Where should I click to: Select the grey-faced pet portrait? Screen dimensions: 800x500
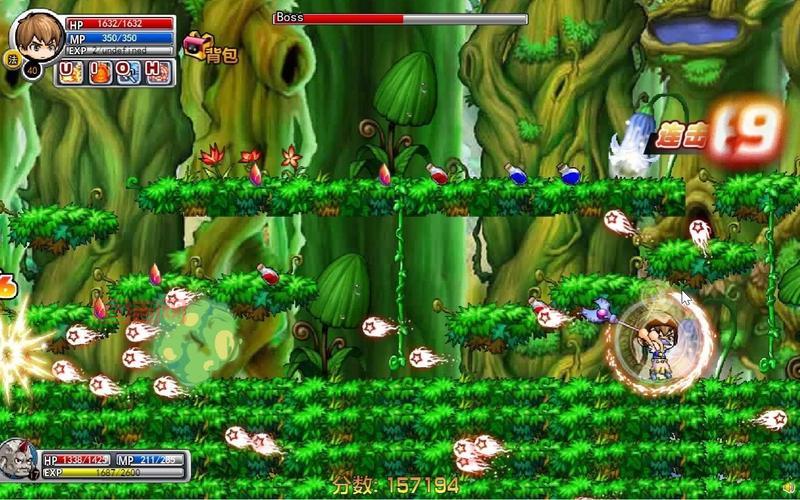point(19,462)
